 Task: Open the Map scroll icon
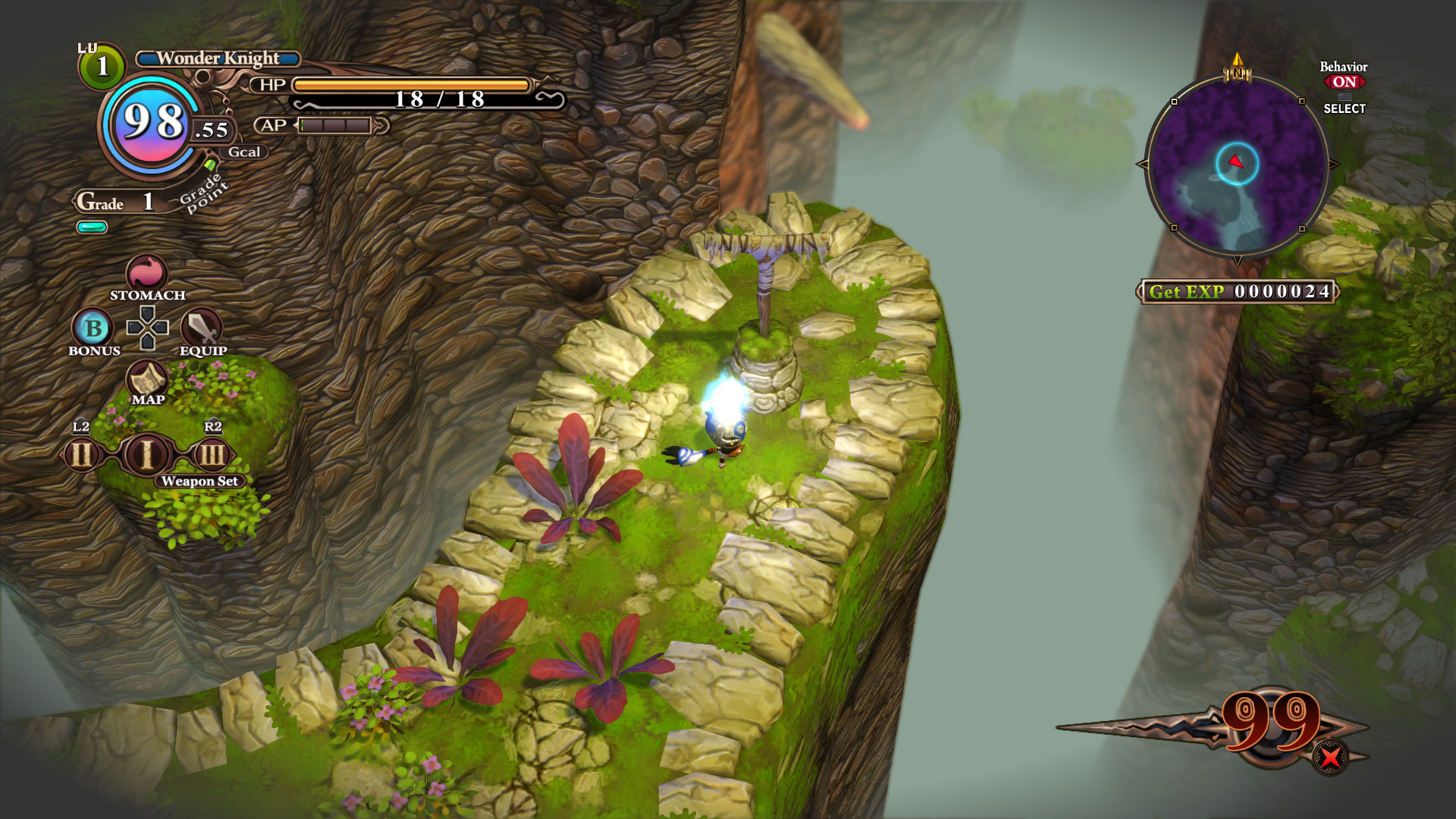147,378
